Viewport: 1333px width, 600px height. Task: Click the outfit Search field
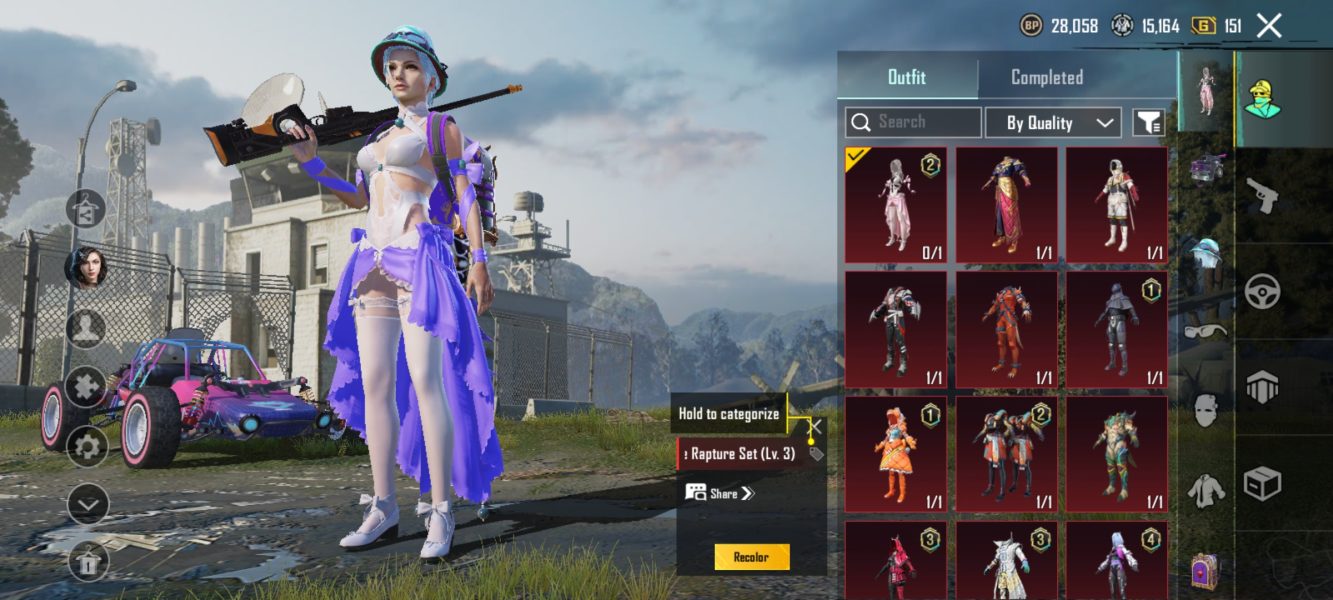913,122
